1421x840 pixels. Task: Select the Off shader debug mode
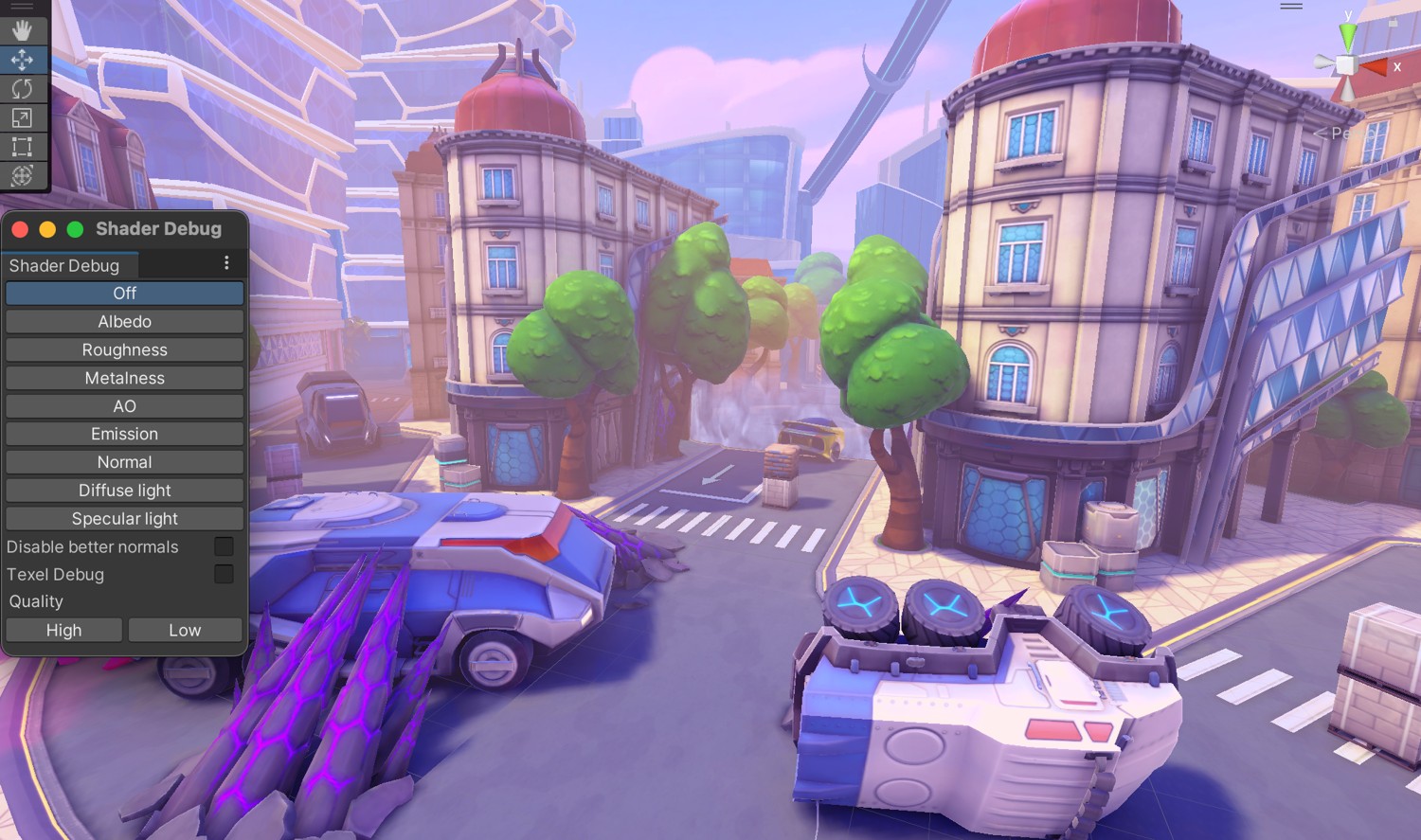click(124, 294)
